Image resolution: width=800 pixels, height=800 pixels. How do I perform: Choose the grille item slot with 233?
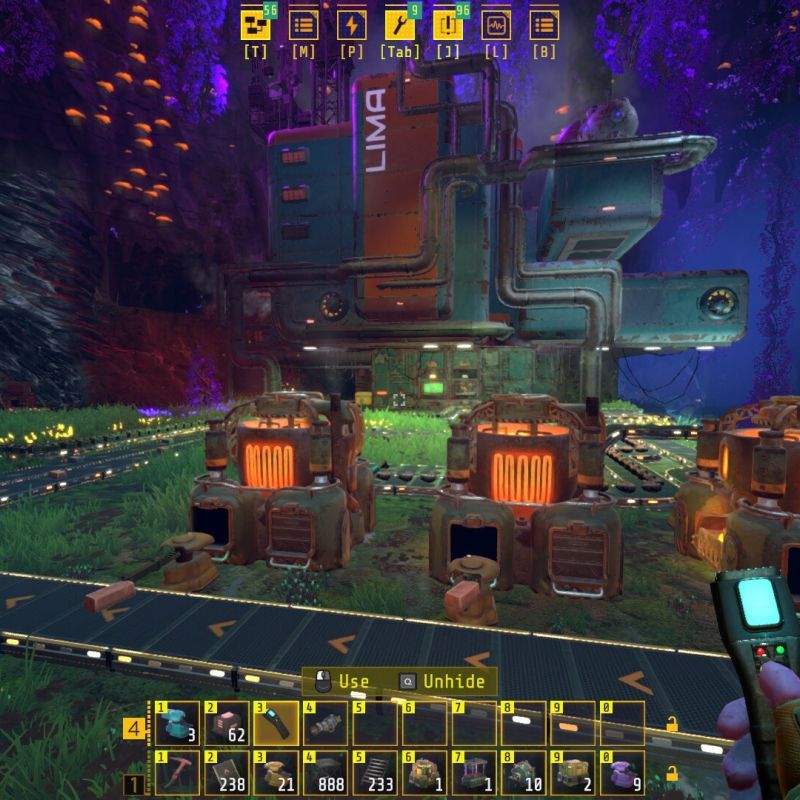pyautogui.click(x=373, y=772)
